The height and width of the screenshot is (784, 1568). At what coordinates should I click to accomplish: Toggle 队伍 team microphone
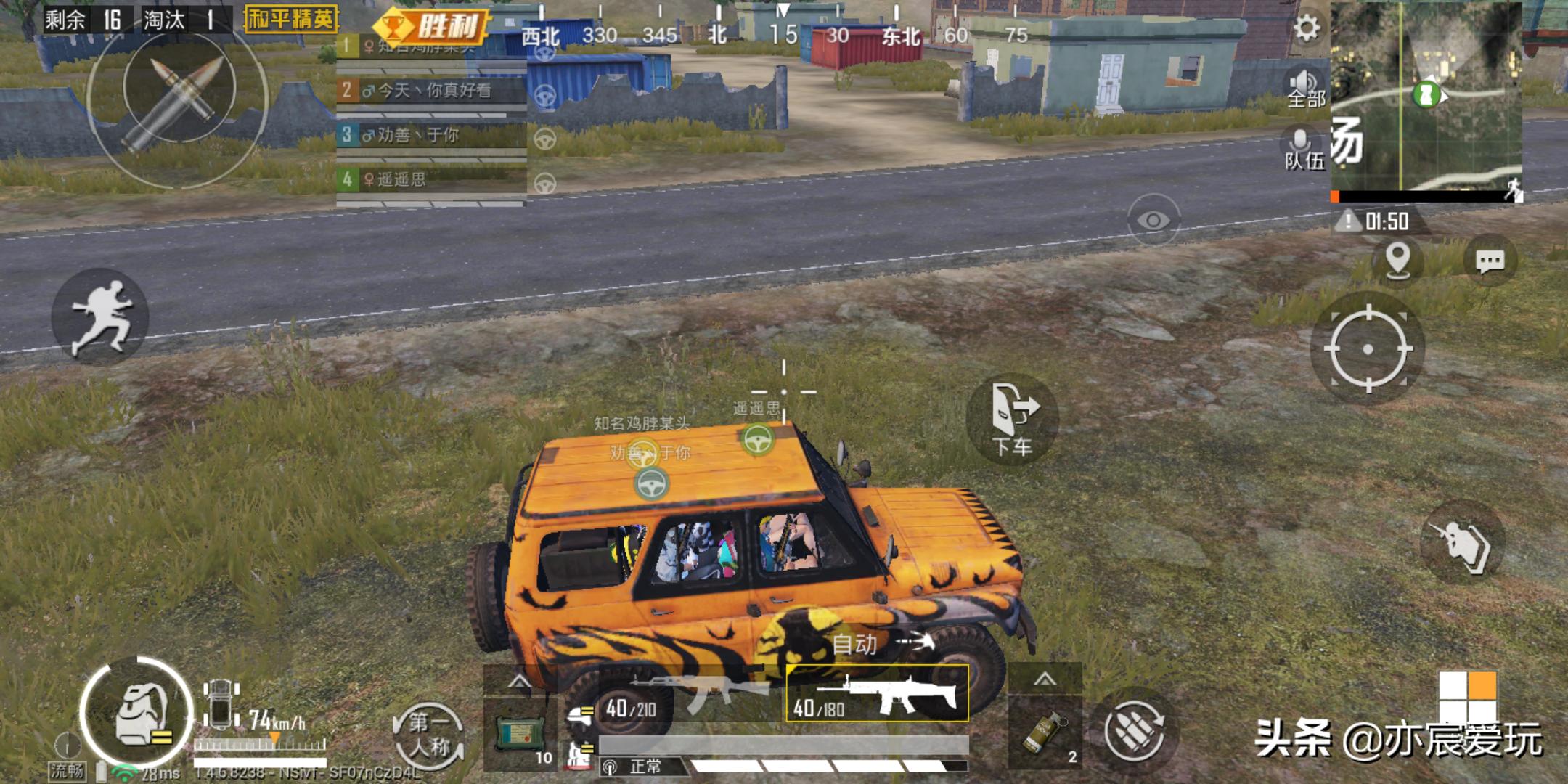tap(1304, 150)
